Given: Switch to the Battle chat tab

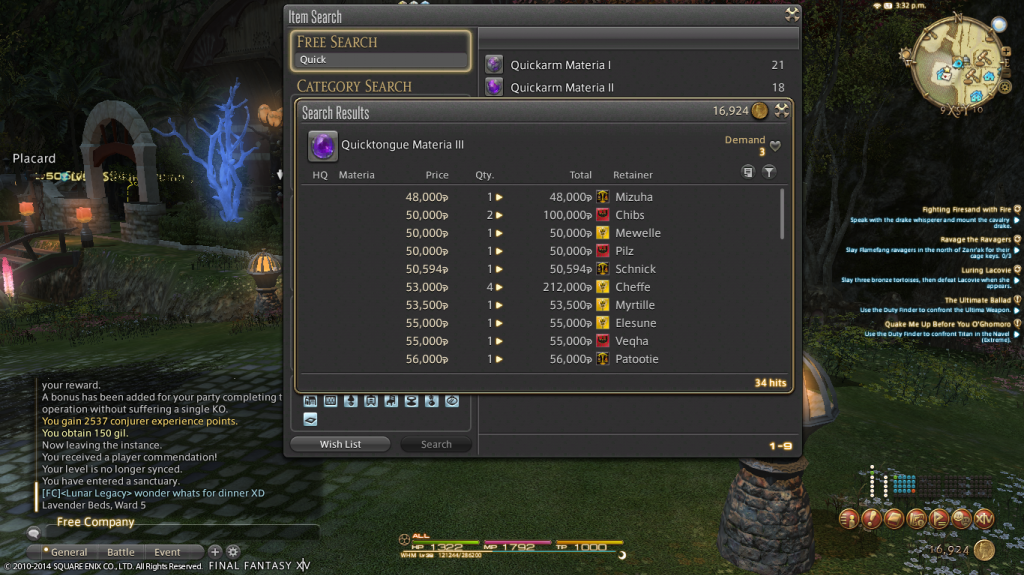Looking at the screenshot, I should click(x=121, y=552).
